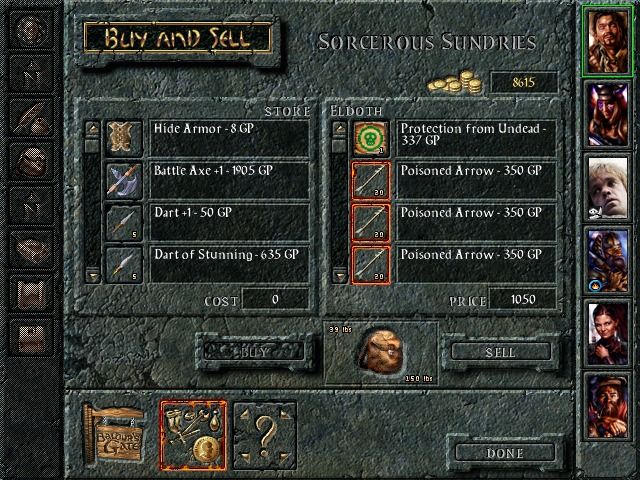The height and width of the screenshot is (480, 640).
Task: Select the green-bordered top character portrait
Action: click(609, 40)
